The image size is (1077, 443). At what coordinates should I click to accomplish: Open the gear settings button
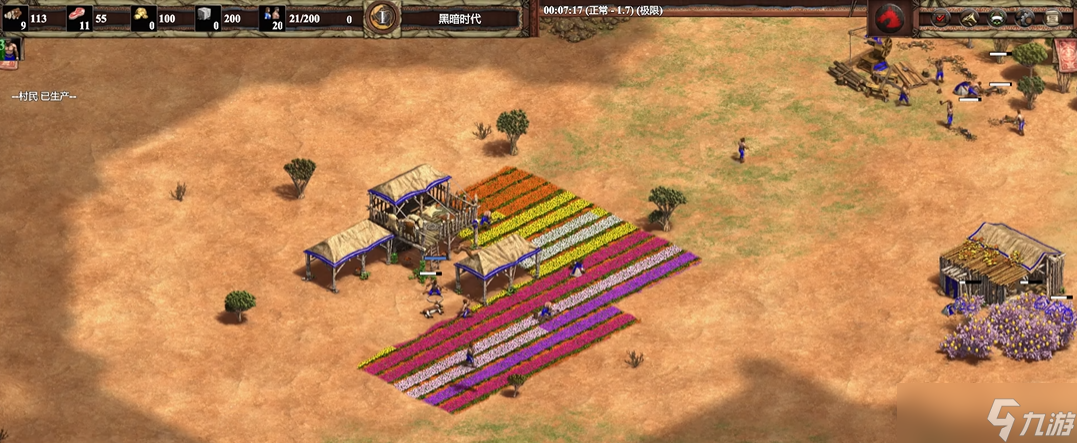click(x=1025, y=18)
